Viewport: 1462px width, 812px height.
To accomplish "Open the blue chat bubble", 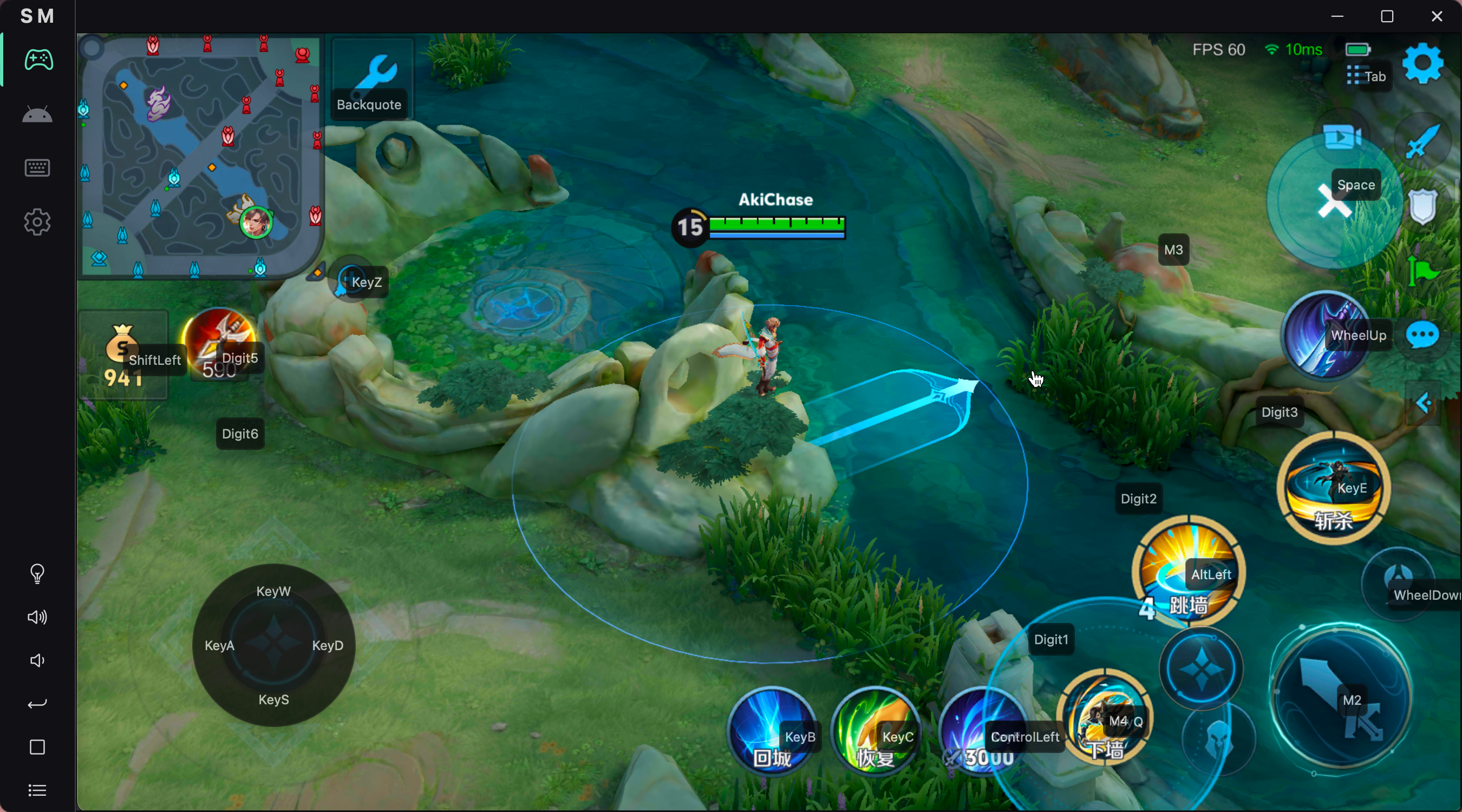I will pyautogui.click(x=1422, y=335).
